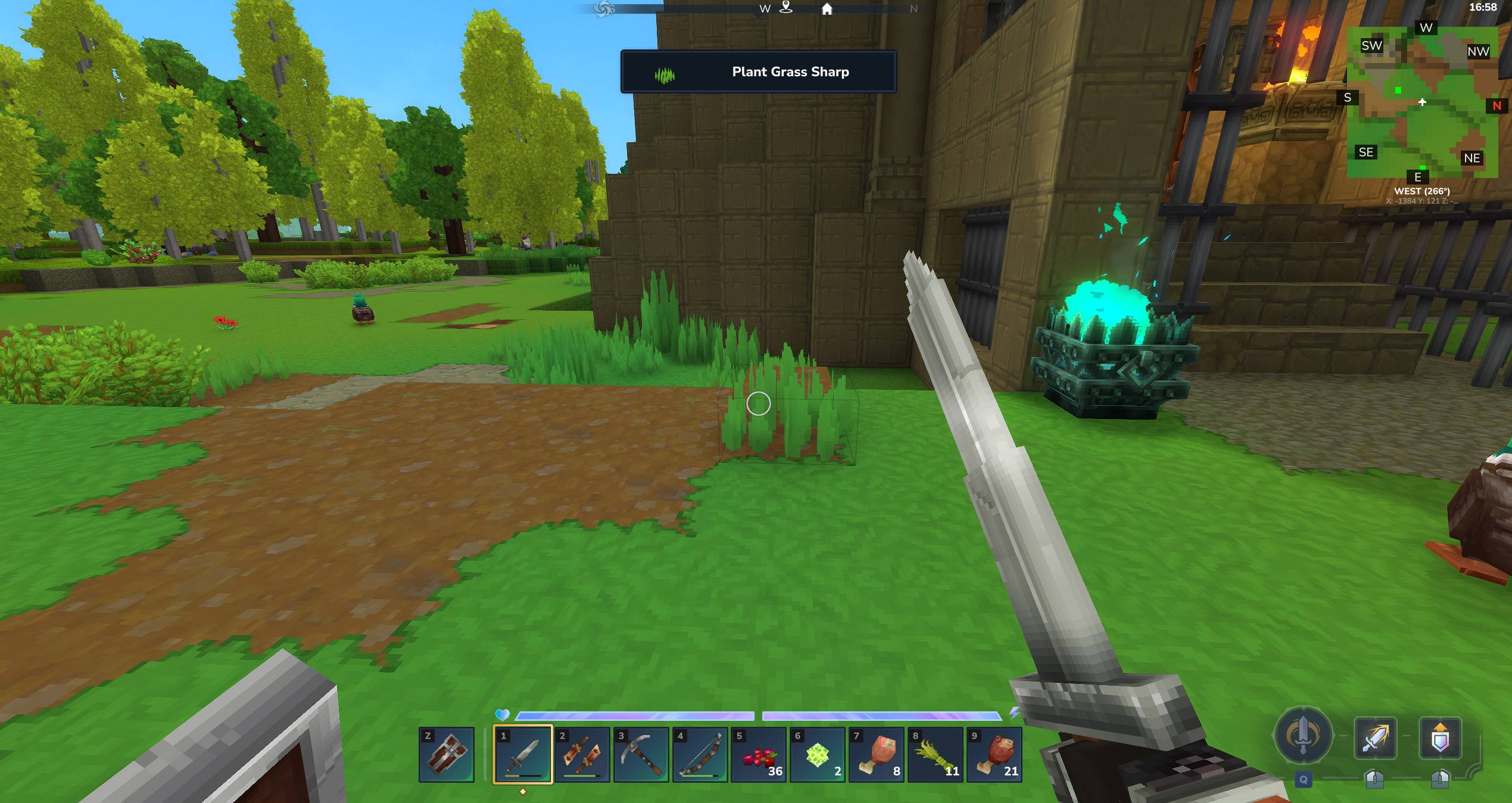This screenshot has height=803, width=1512.
Task: Select the twin daggers hotbar slot
Action: pos(582,754)
